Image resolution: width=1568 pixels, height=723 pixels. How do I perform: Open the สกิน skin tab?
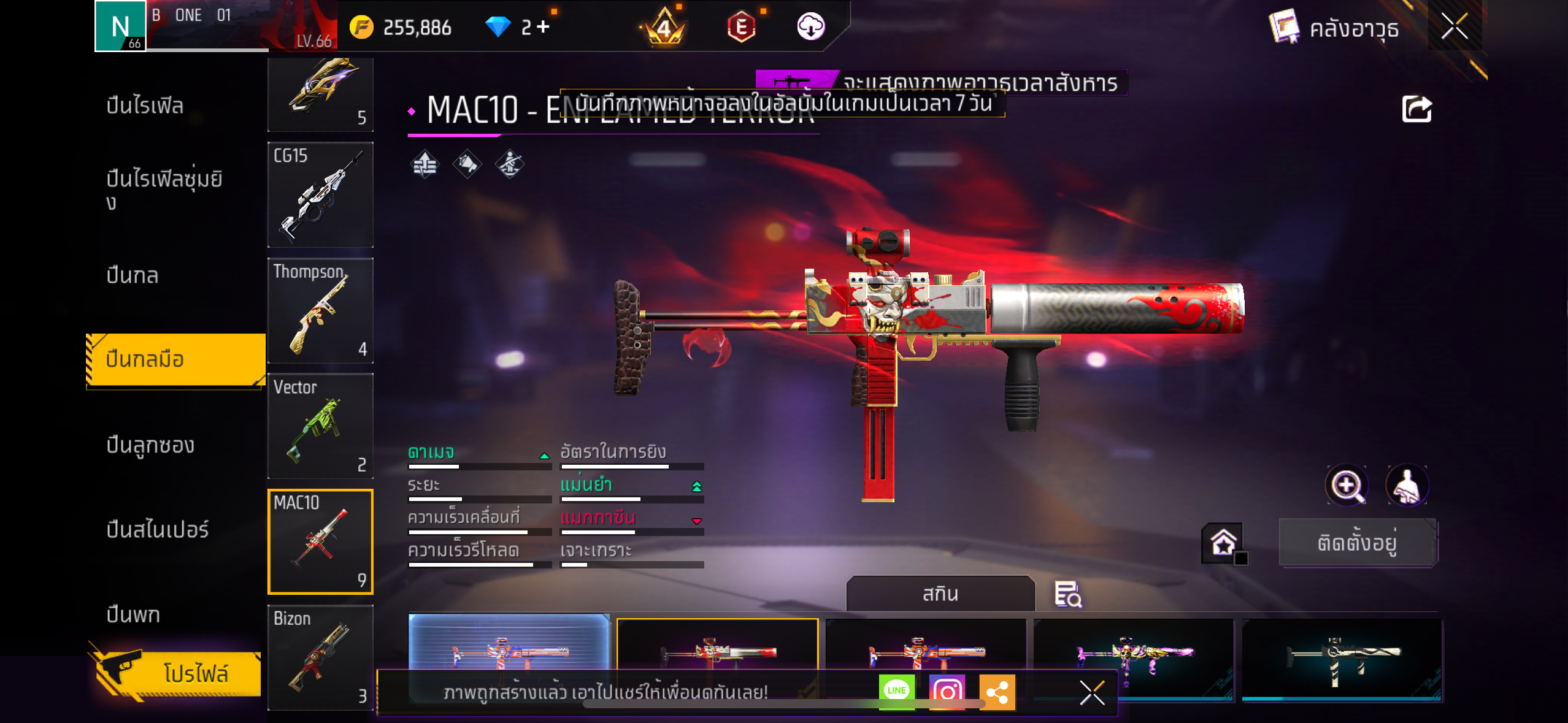940,594
